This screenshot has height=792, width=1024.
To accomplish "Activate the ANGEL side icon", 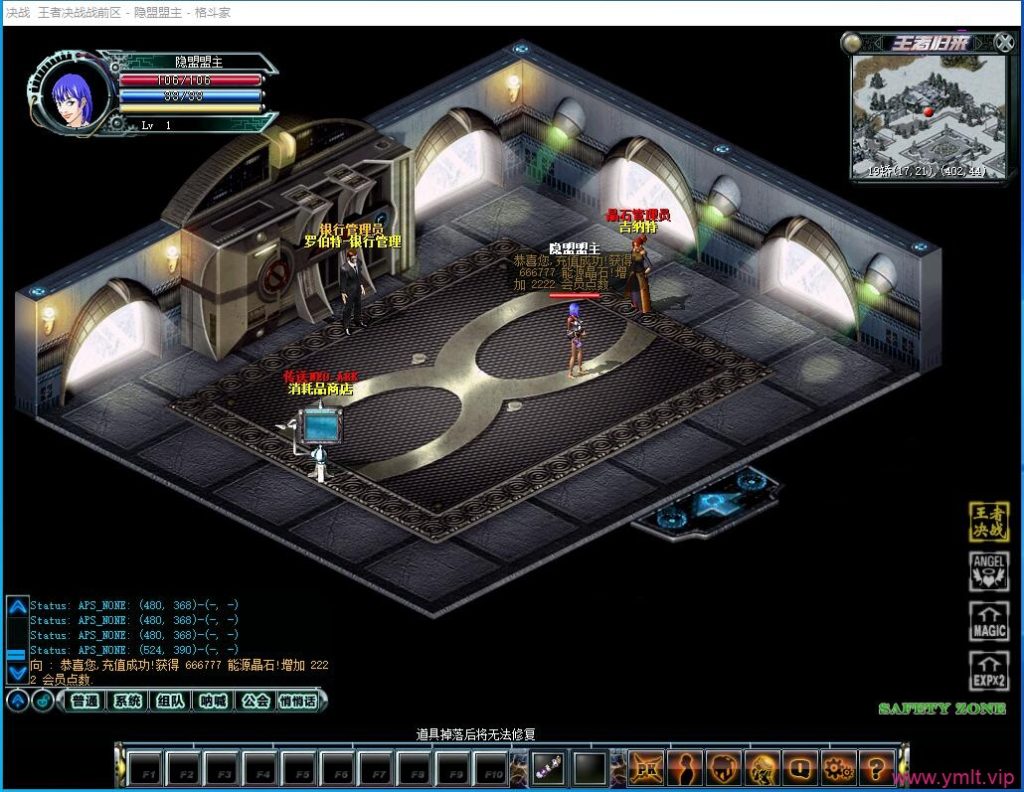I will [989, 572].
